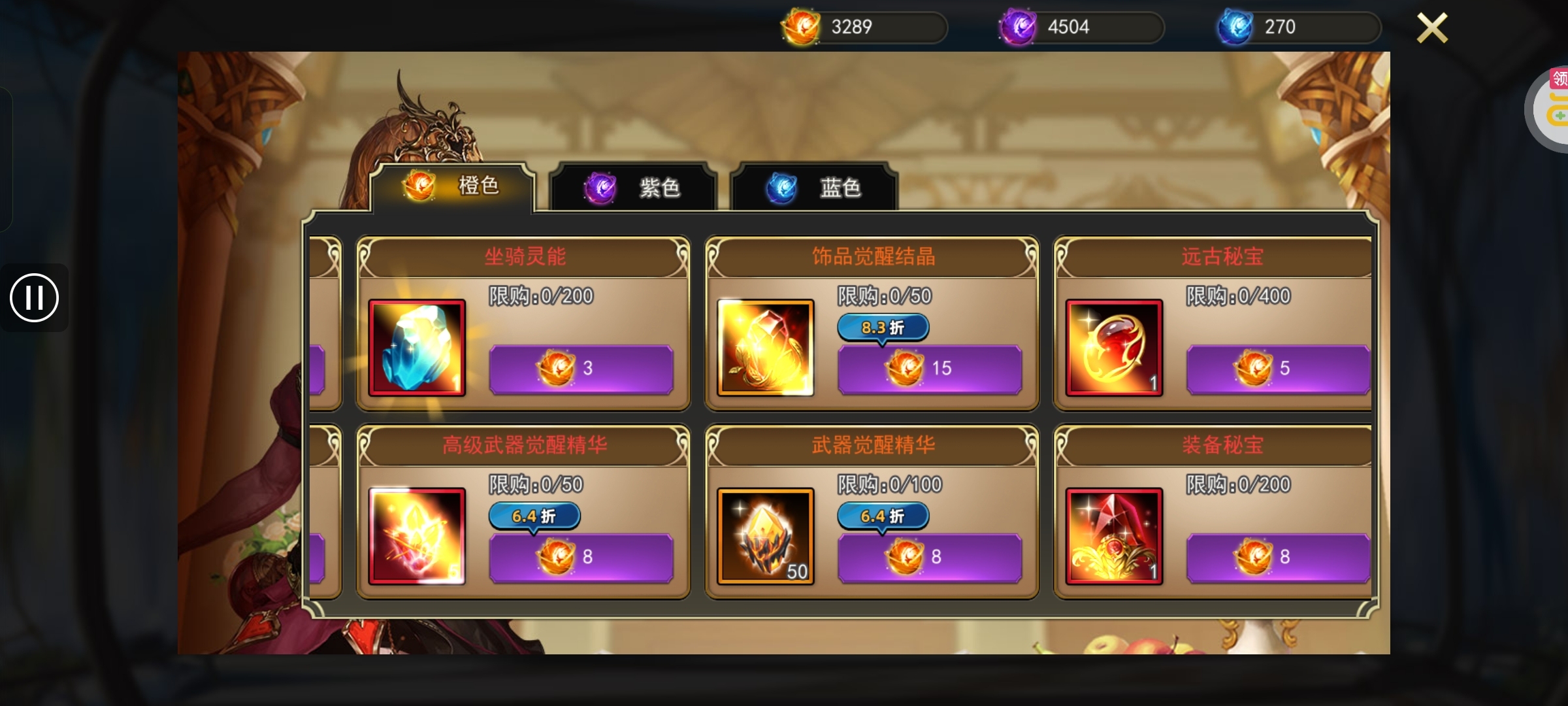Purchase 远古秘宝 for 5 currency

coord(1278,368)
